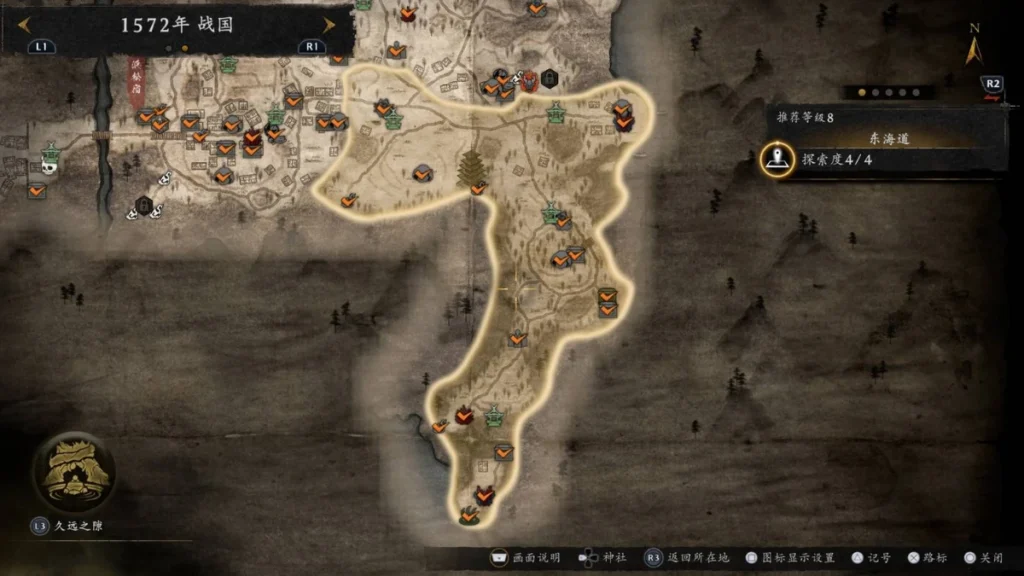1024x576 pixels.
Task: Click the 东海道 exploration pin icon
Action: point(777,159)
